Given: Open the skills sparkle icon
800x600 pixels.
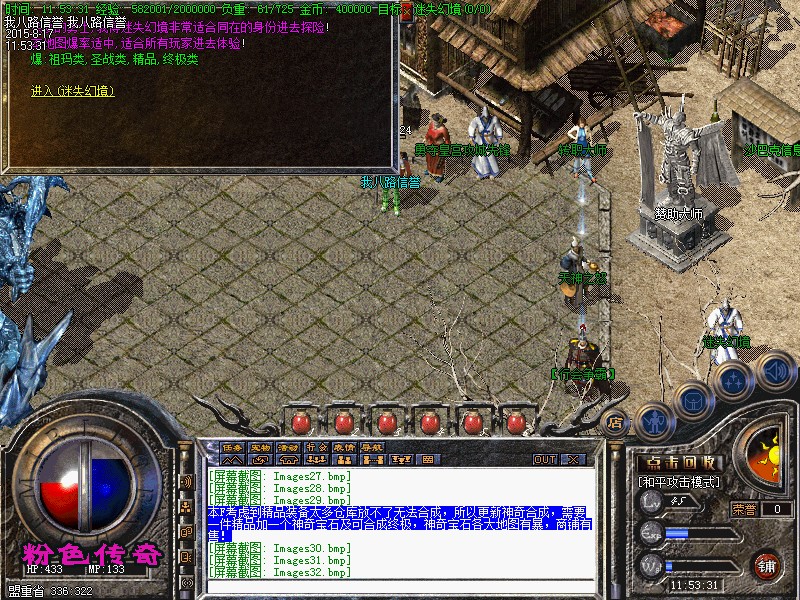Looking at the screenshot, I should (734, 381).
